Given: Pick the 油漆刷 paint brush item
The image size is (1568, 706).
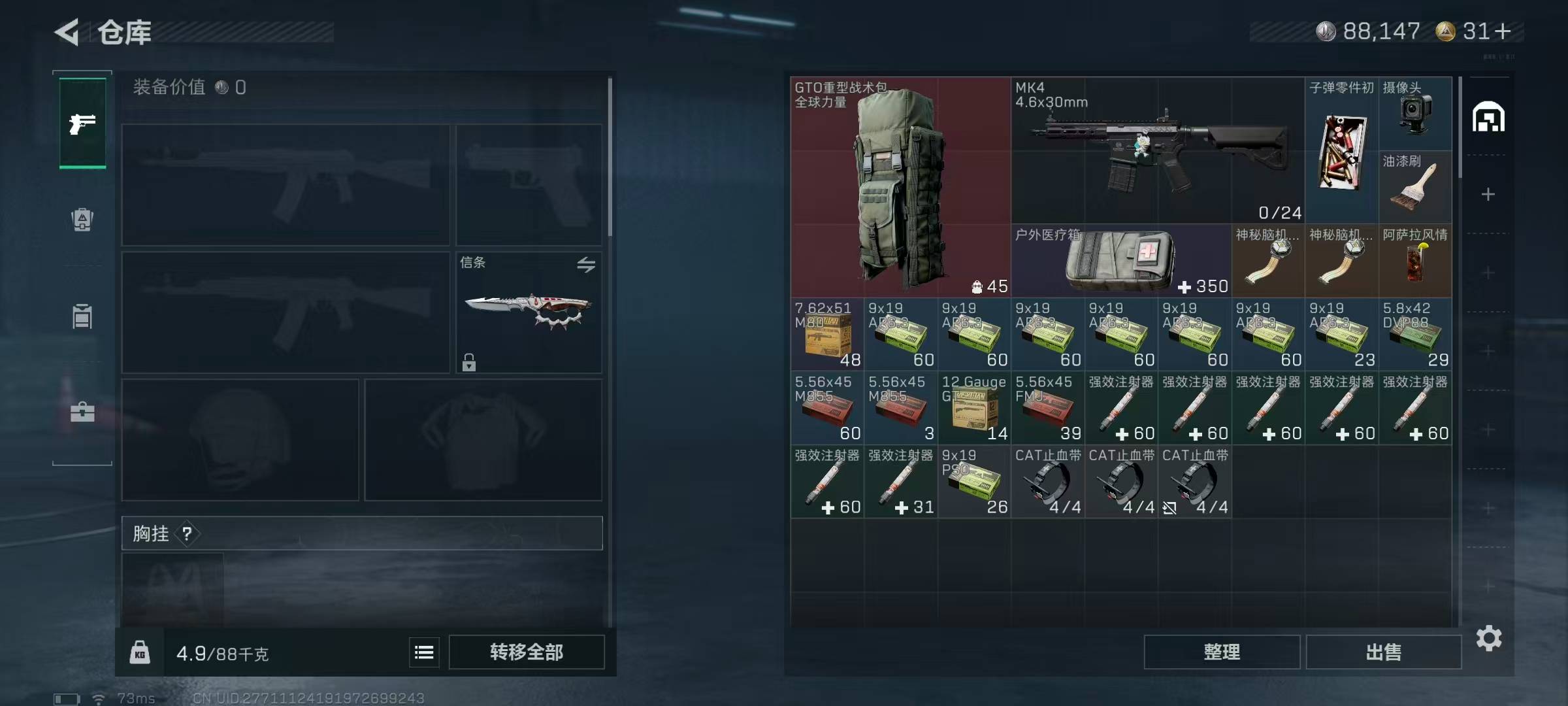Looking at the screenshot, I should [1414, 188].
